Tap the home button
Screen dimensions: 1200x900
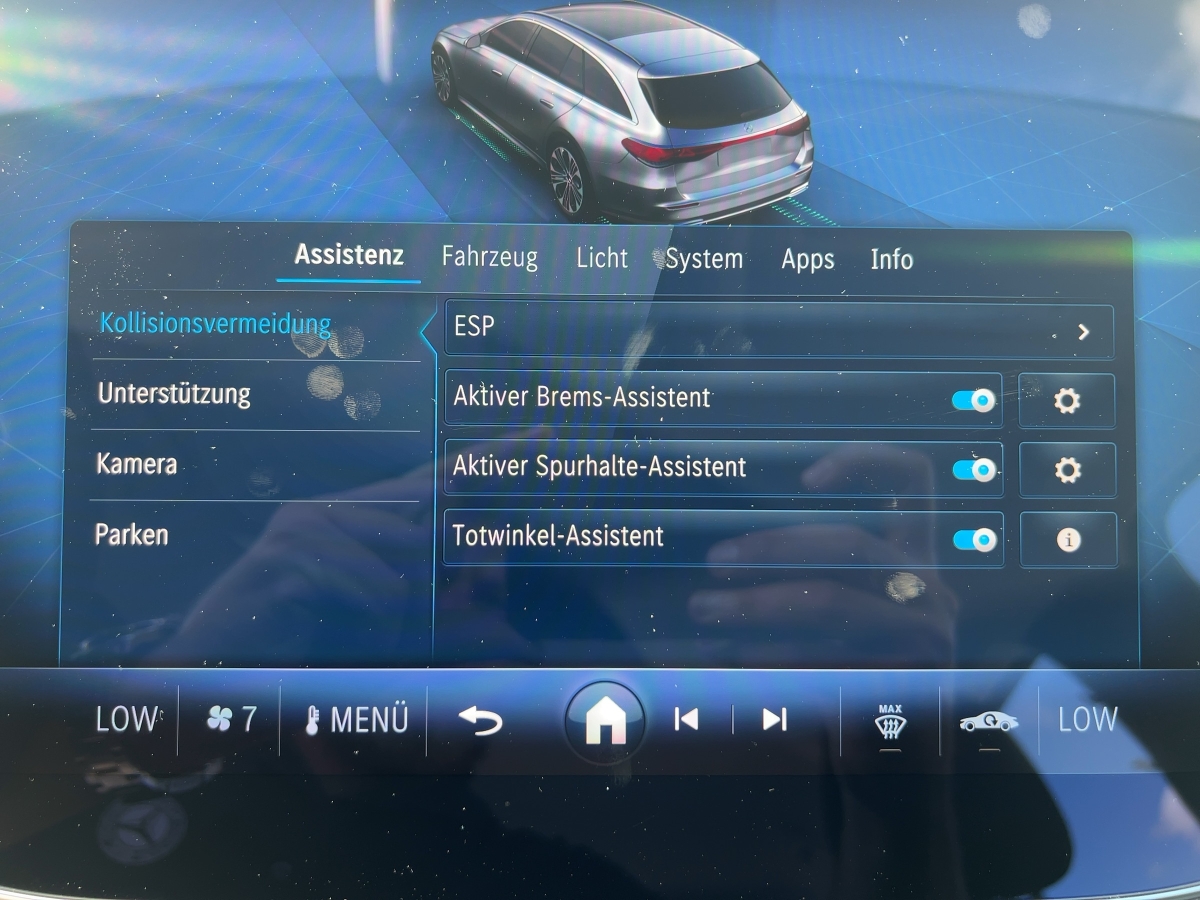click(x=604, y=721)
